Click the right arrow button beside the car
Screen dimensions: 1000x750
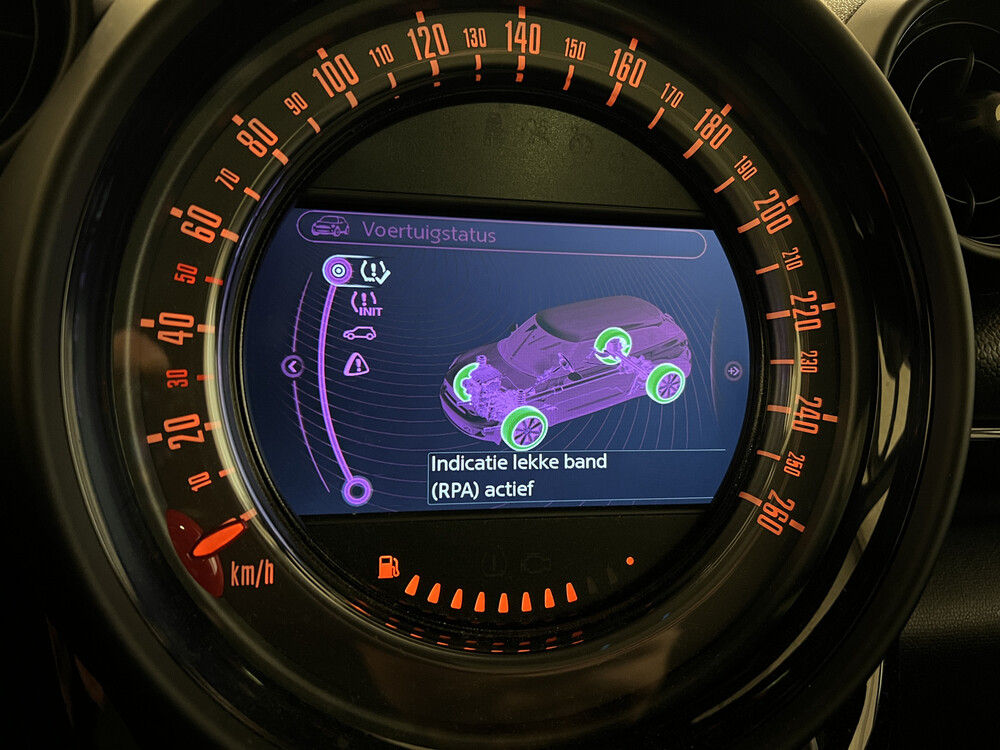click(733, 370)
